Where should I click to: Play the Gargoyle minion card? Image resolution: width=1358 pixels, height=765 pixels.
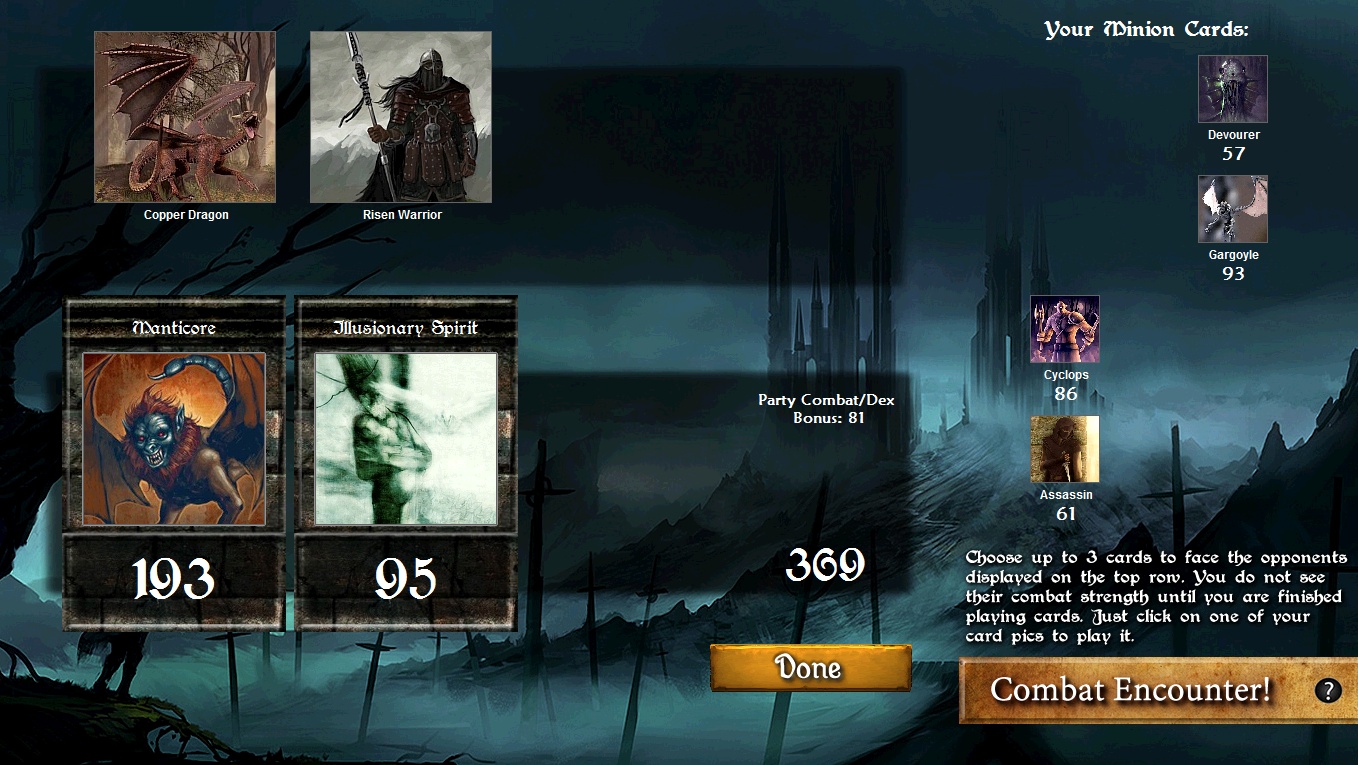coord(1232,208)
